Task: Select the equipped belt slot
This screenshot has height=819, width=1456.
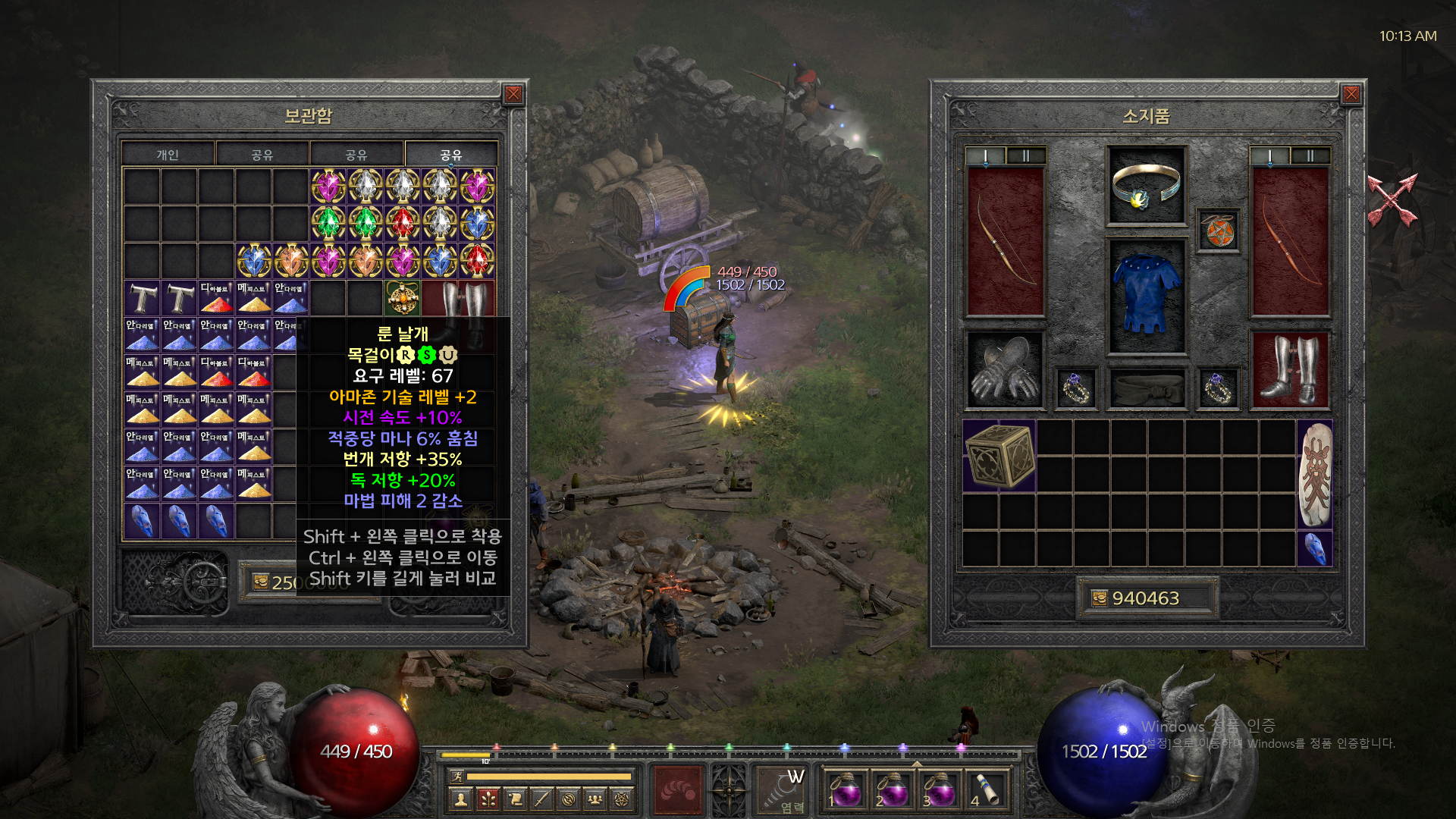Action: 1146,388
